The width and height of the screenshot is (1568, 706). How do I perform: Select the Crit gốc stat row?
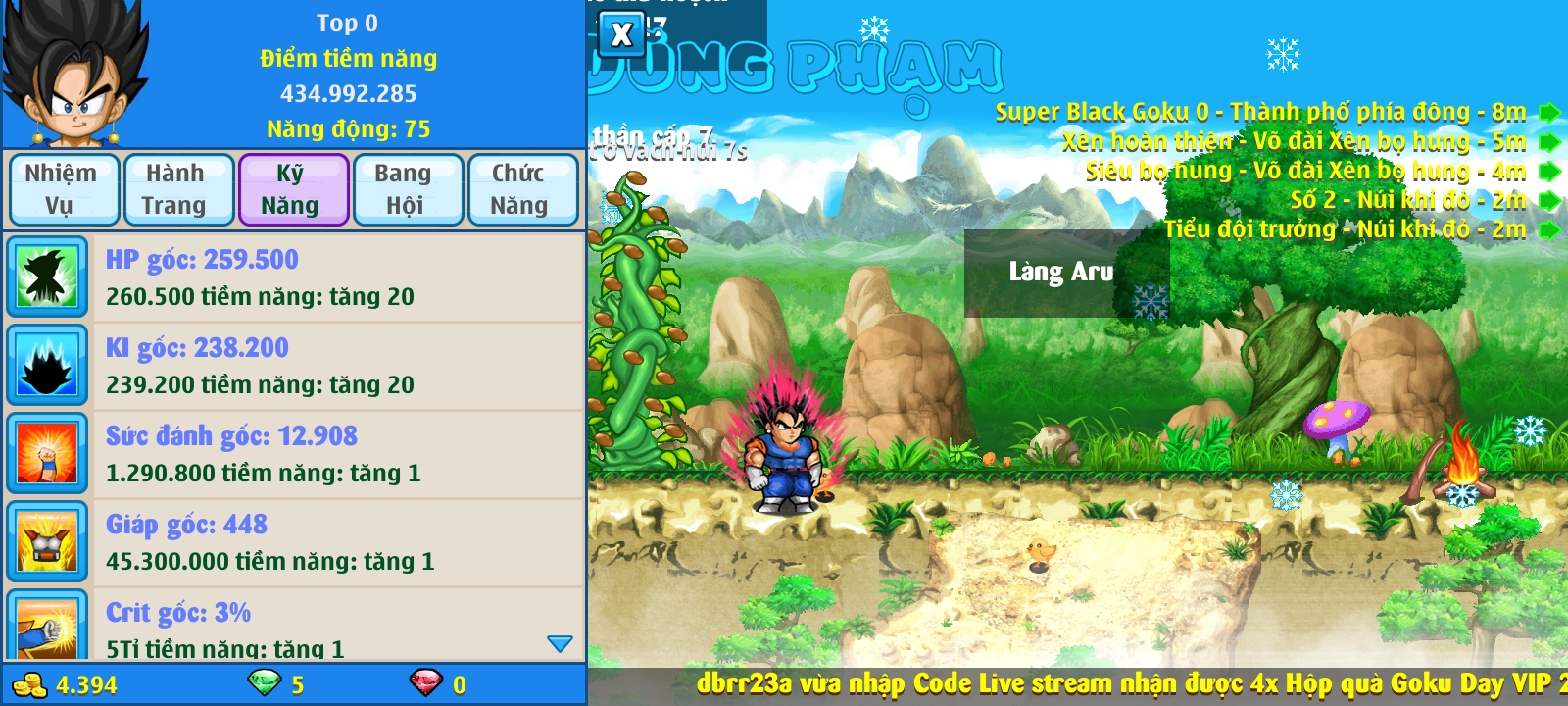294,629
